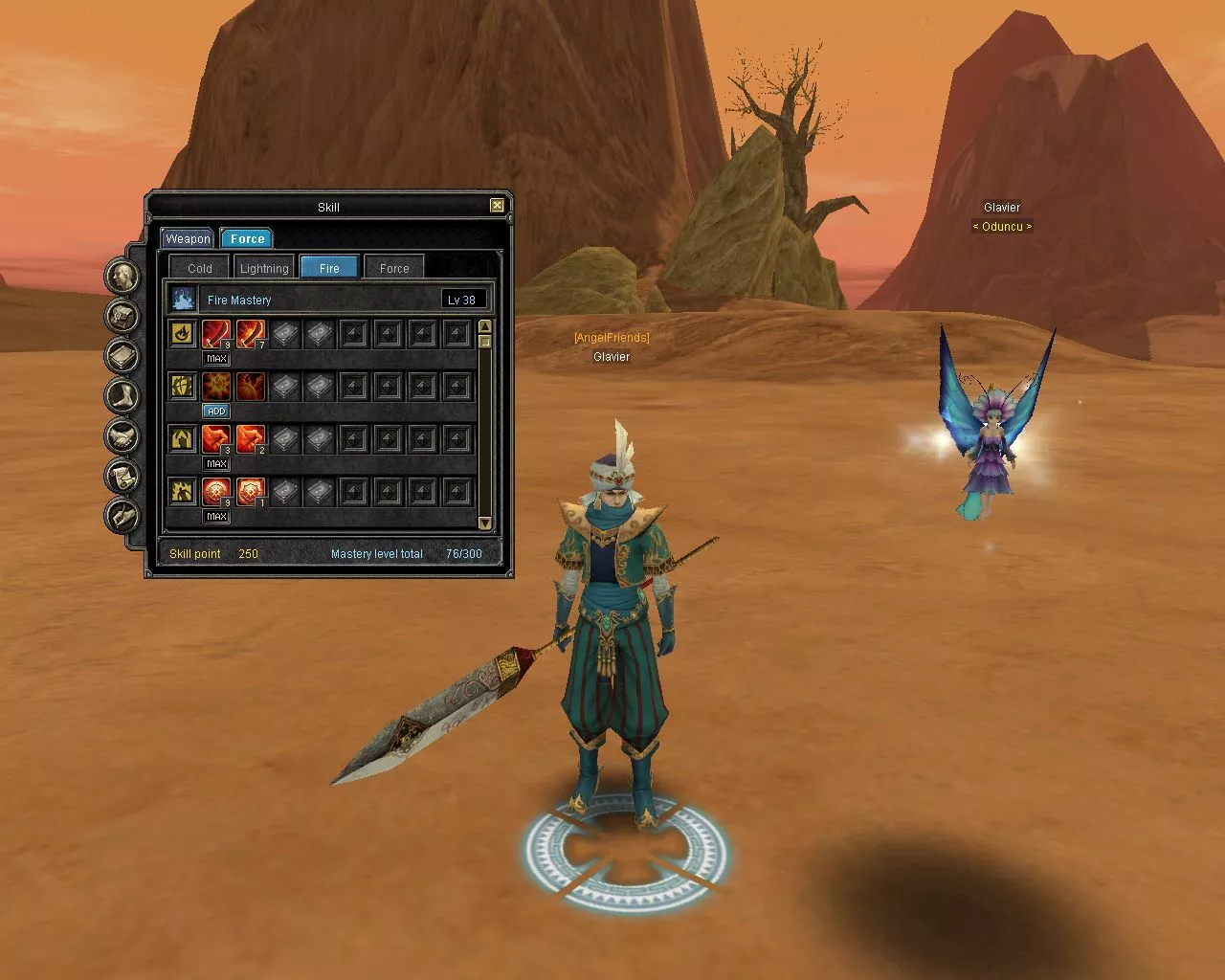Choose the fiery fist skill with level 2
Screen dimensions: 1225x980
[251, 439]
